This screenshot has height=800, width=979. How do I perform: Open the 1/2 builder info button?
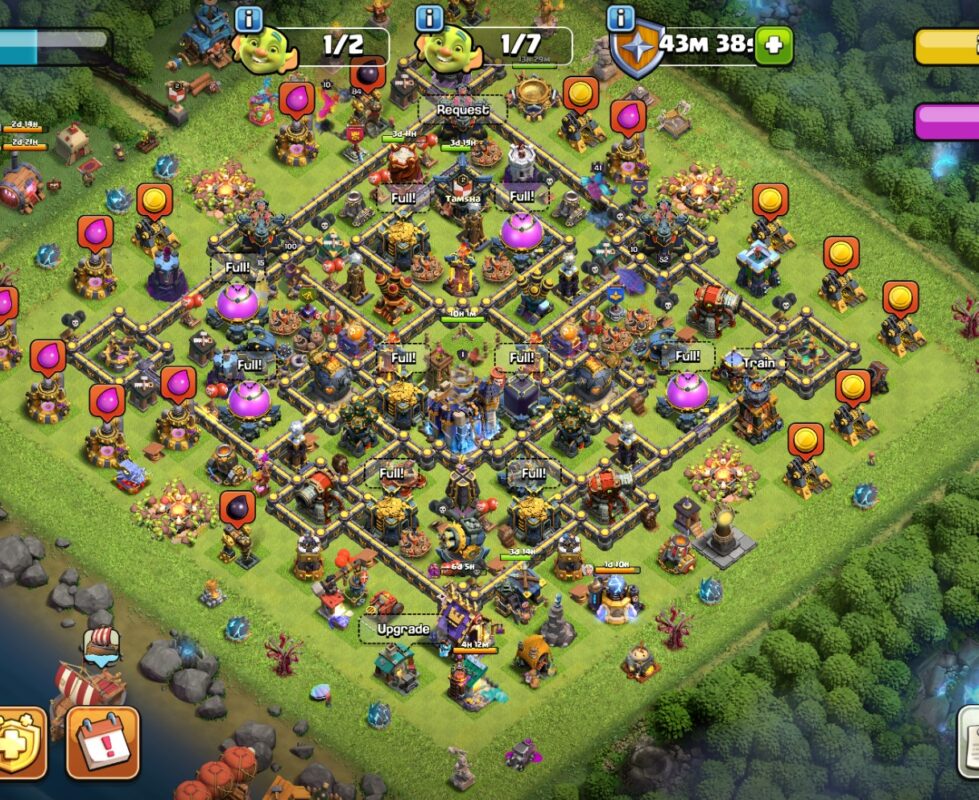tap(248, 18)
